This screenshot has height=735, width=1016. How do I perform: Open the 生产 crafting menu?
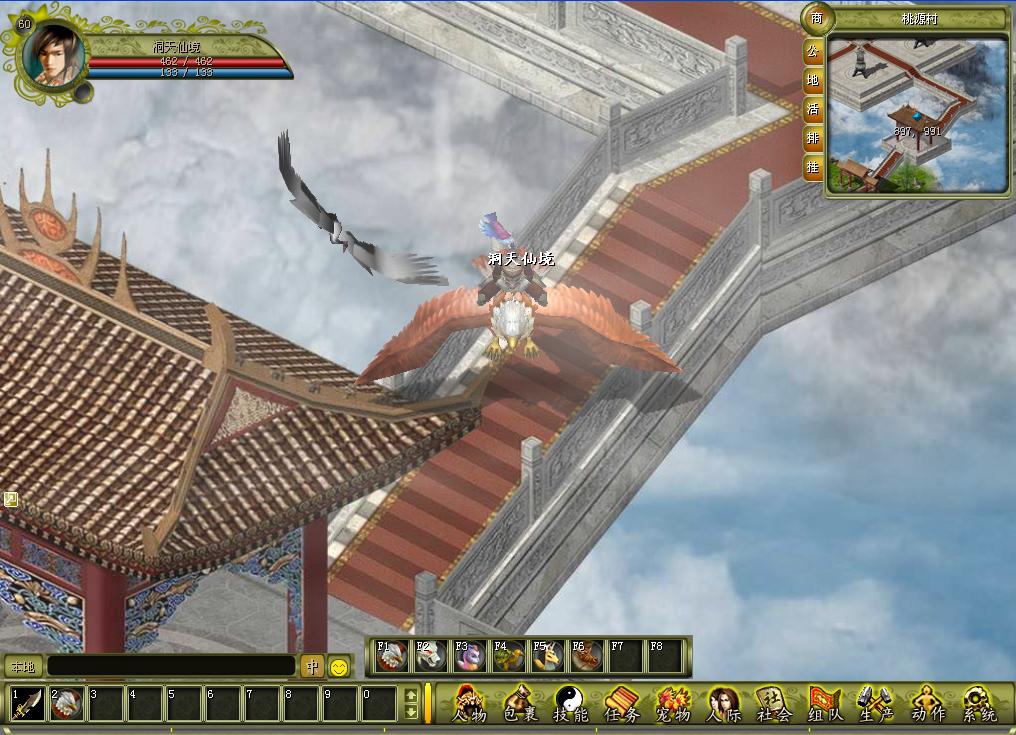click(876, 703)
